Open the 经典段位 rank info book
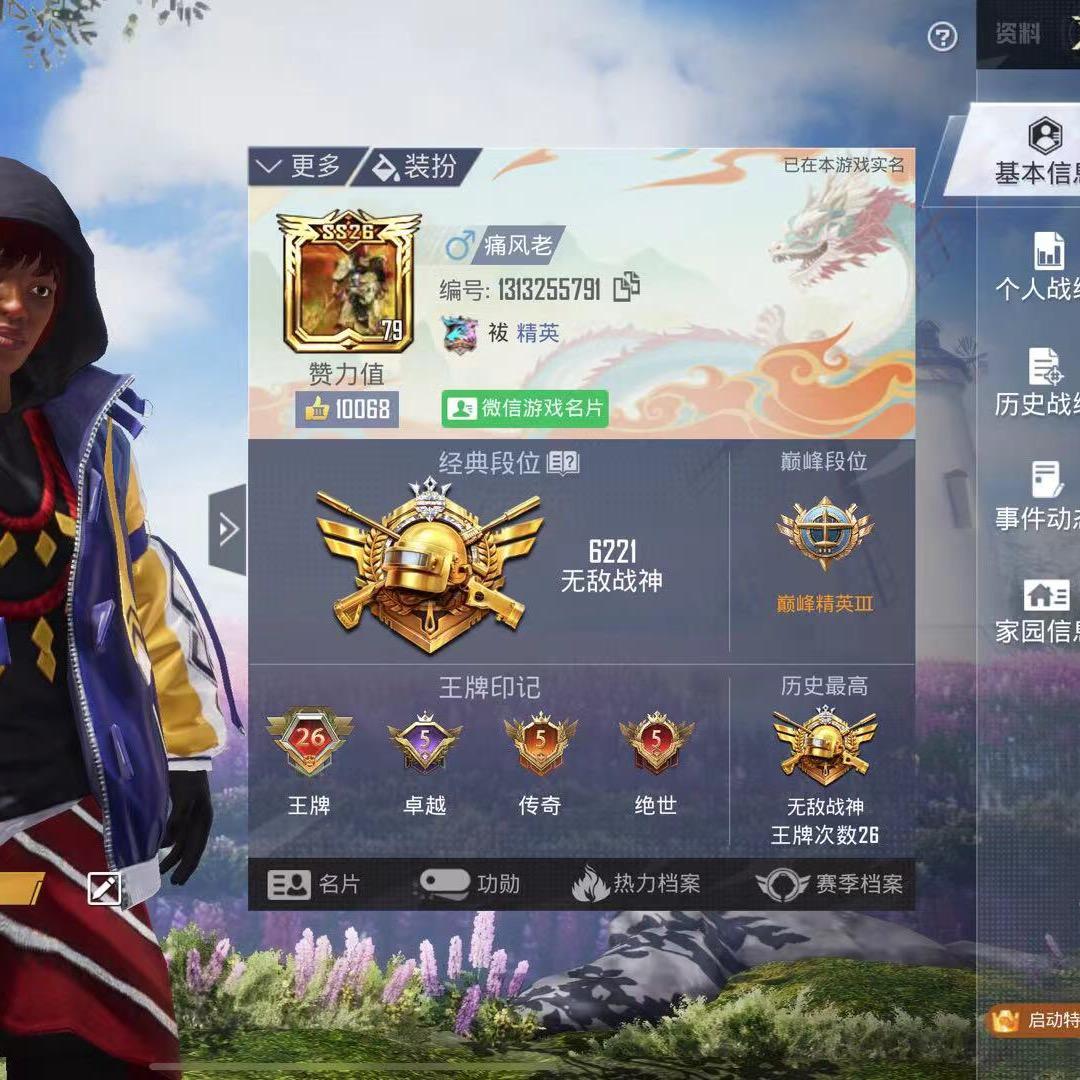The width and height of the screenshot is (1080, 1080). pyautogui.click(x=563, y=462)
